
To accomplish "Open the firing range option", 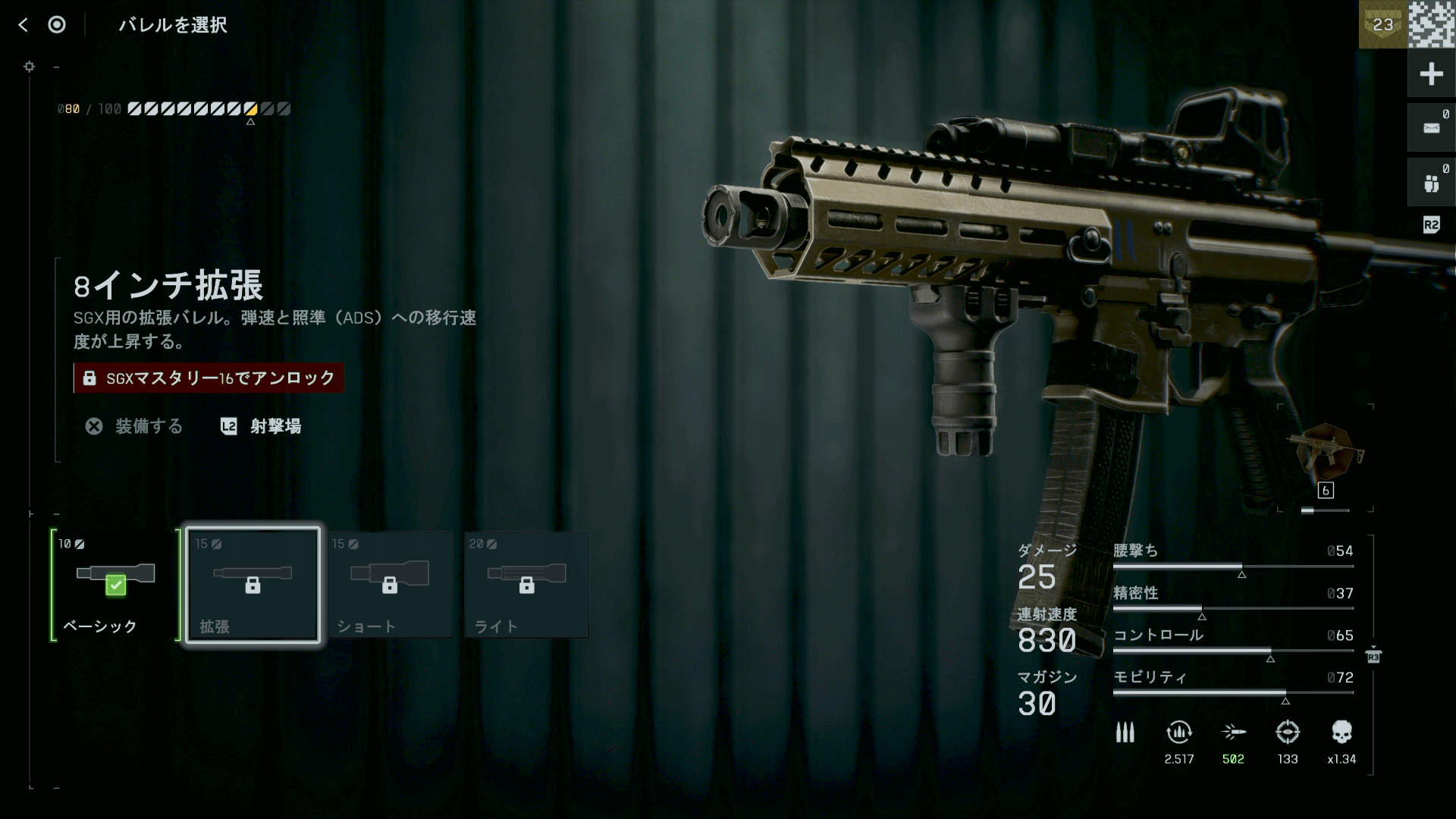I will pyautogui.click(x=261, y=426).
